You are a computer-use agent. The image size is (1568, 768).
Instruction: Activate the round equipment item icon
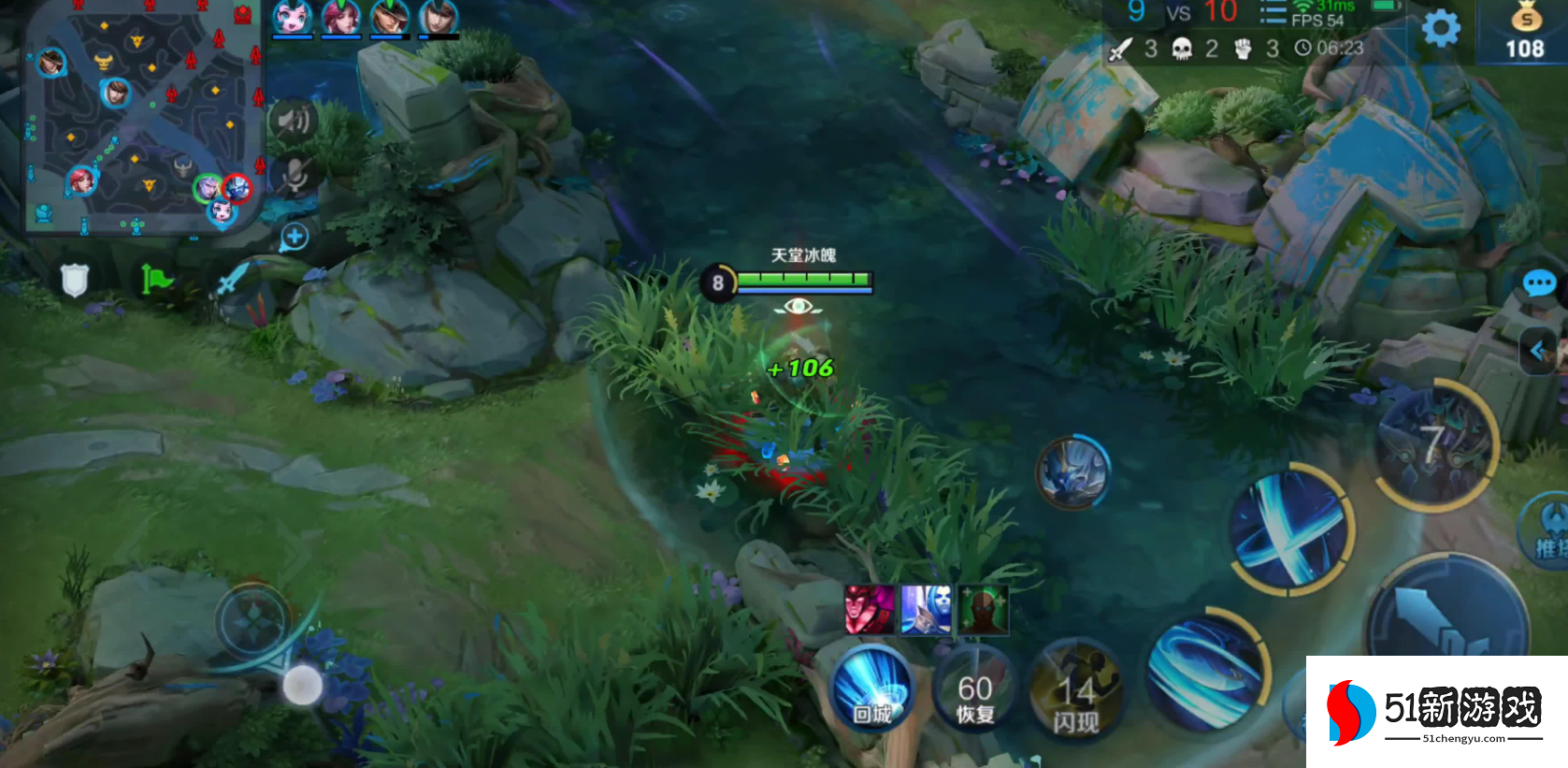pos(1073,472)
